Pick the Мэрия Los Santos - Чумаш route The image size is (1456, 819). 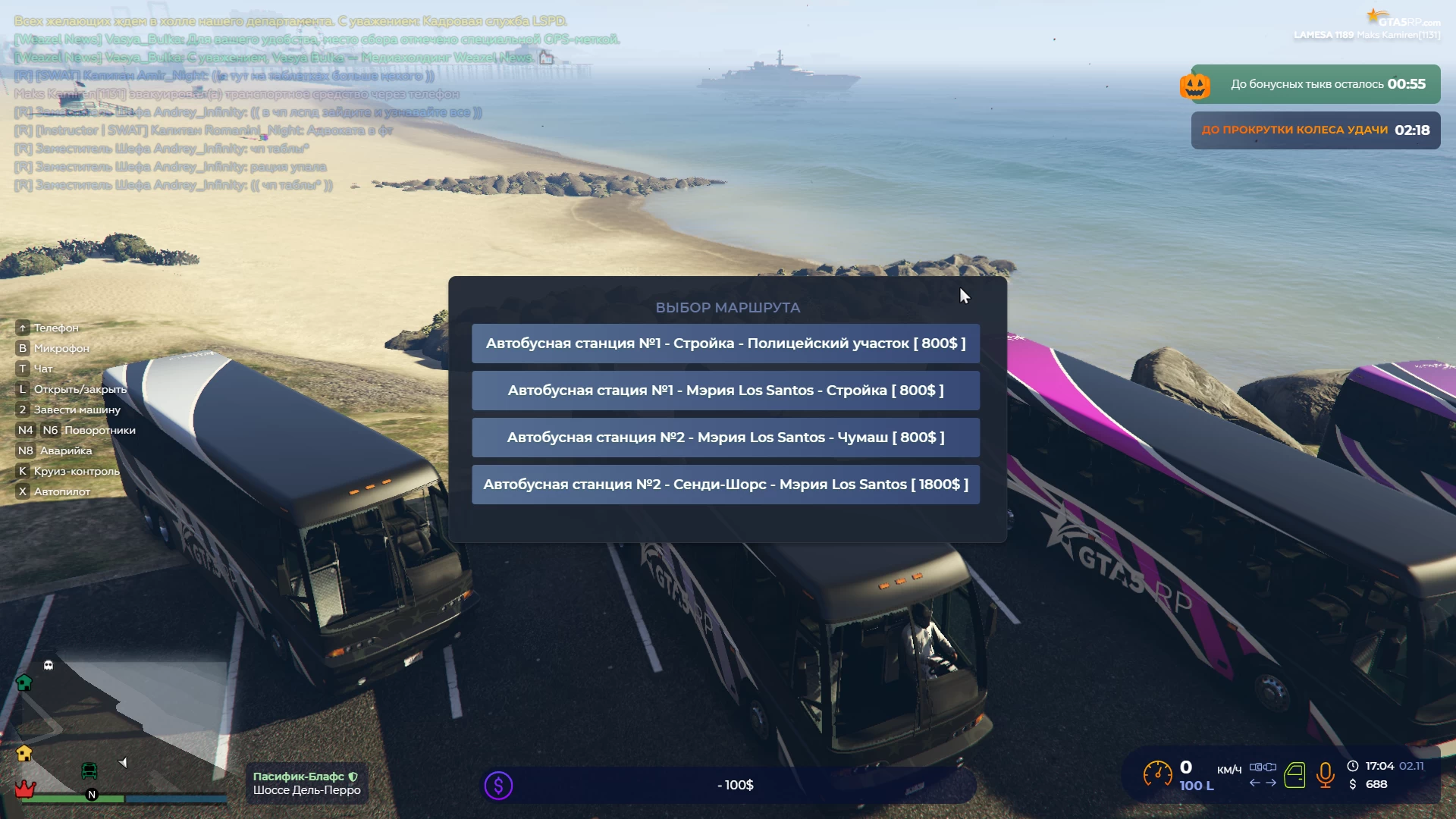[x=725, y=438]
